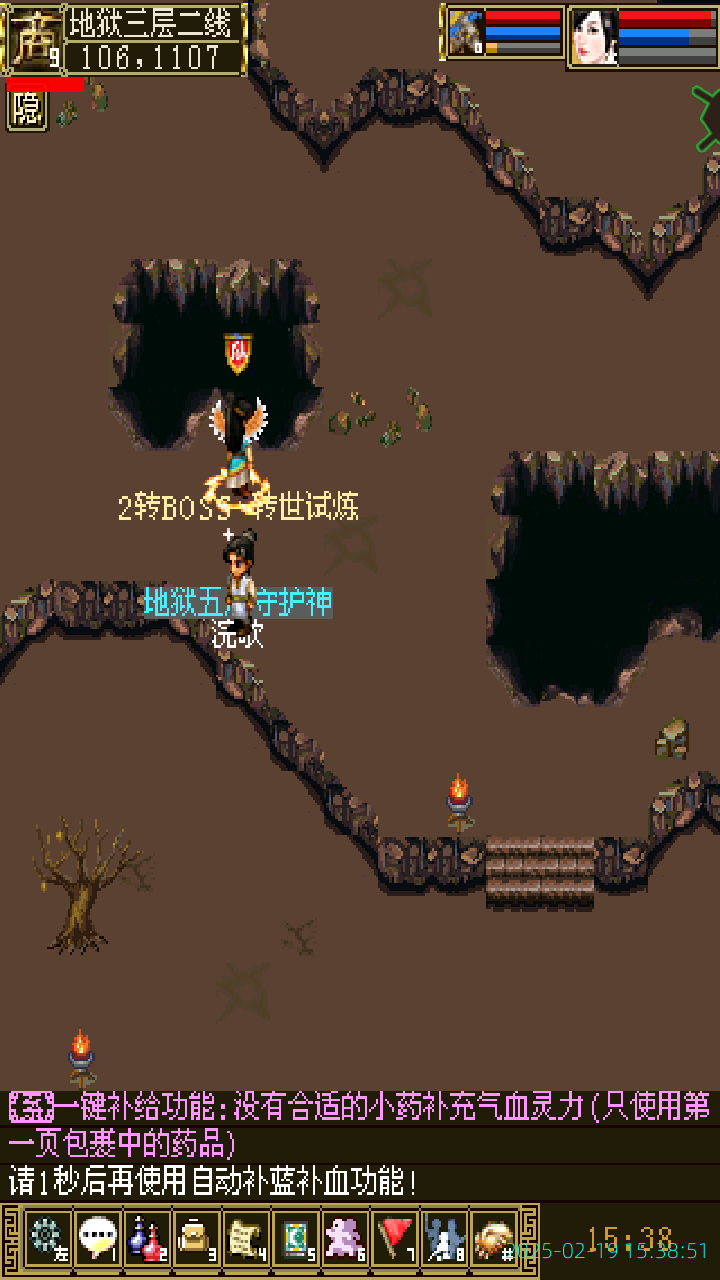Viewport: 720px width, 1280px height.
Task: Open the backpack inventory
Action: click(x=197, y=1239)
